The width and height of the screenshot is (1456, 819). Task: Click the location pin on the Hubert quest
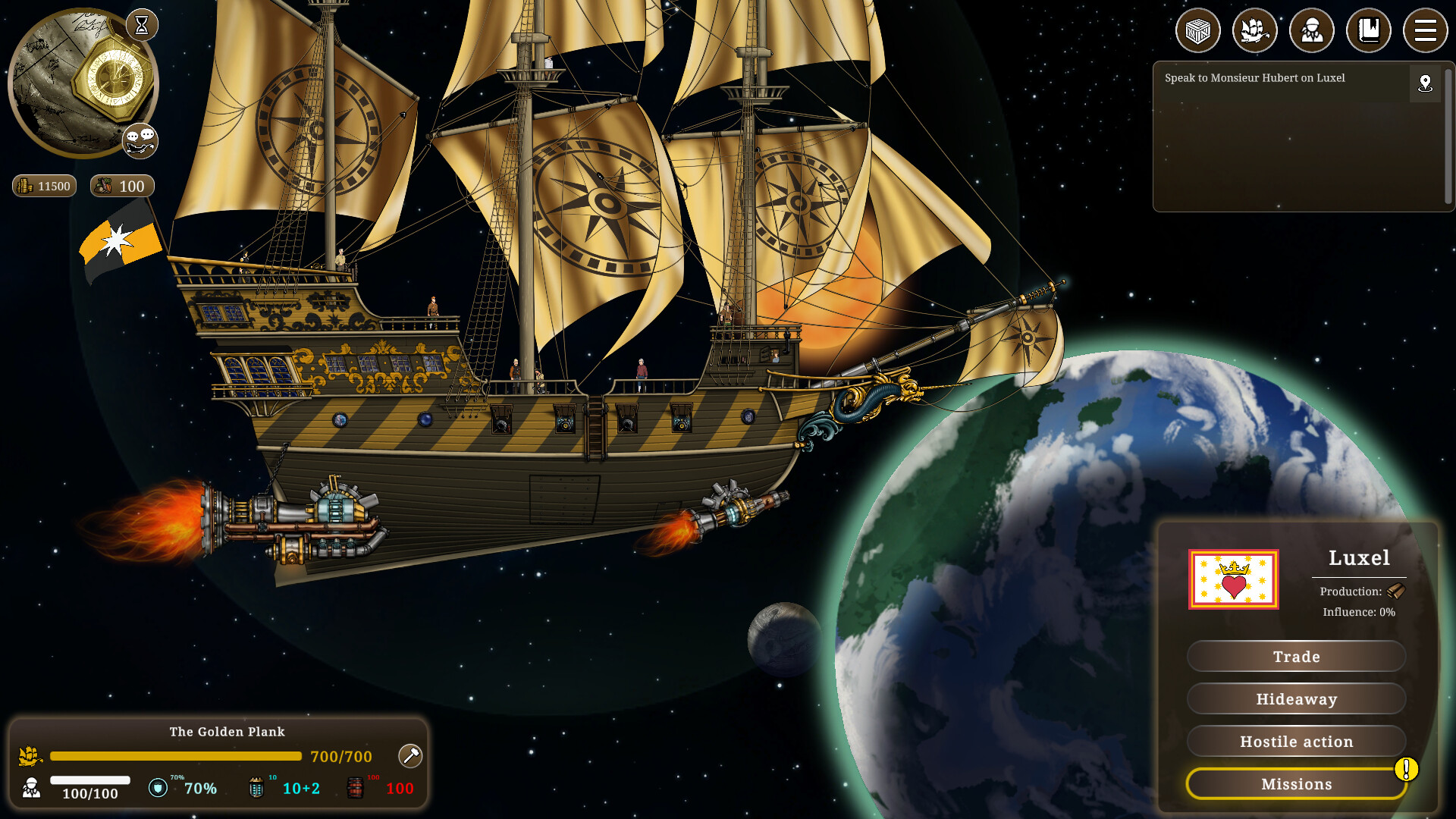1425,84
